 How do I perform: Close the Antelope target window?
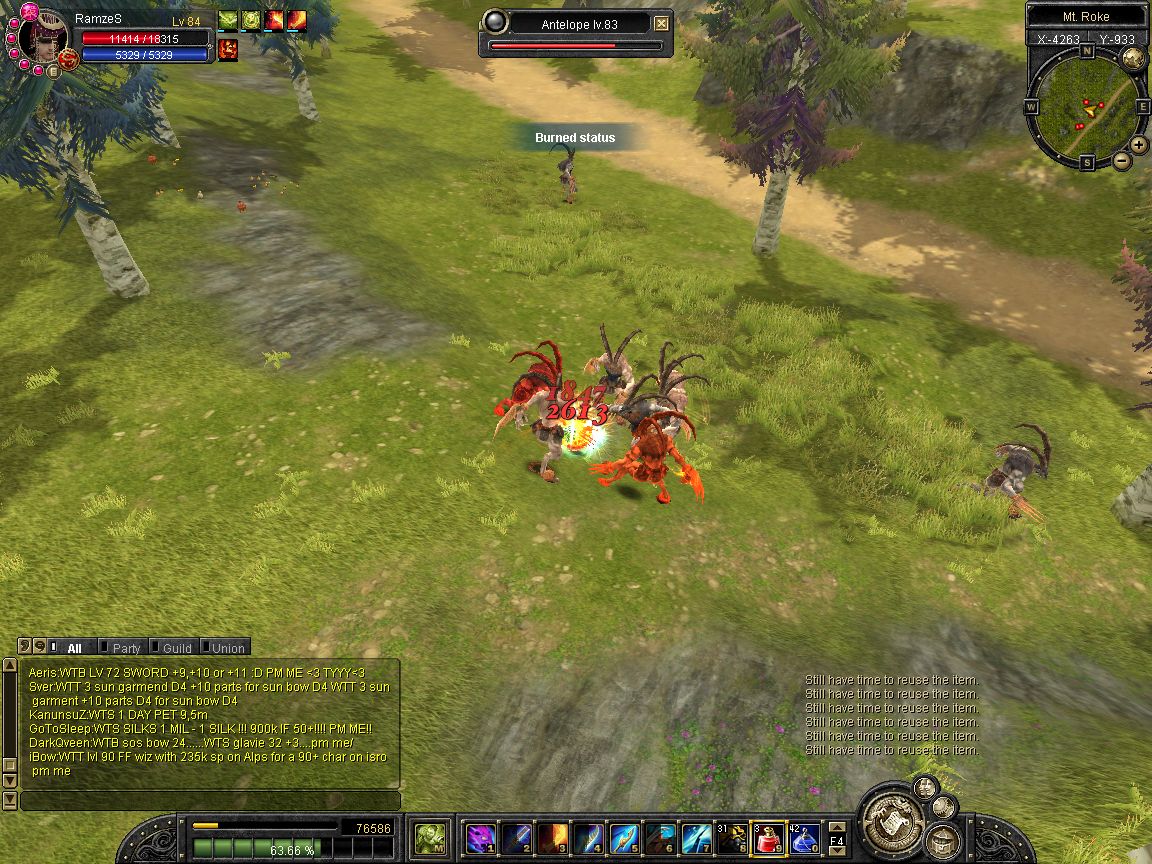661,24
